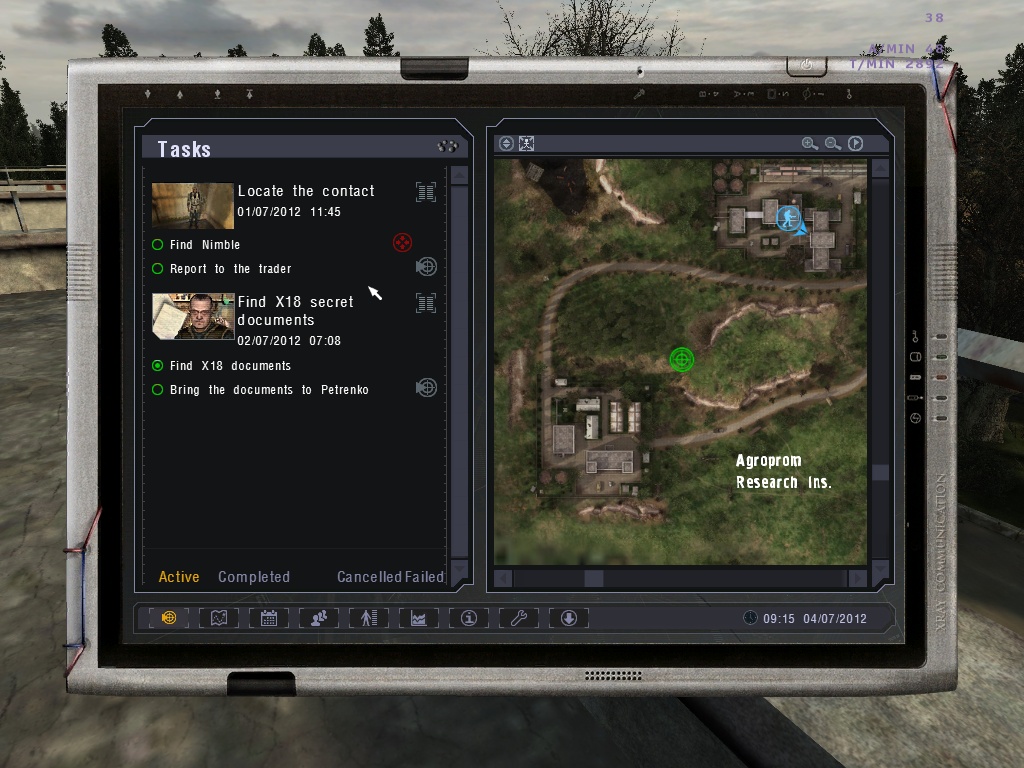Show the Report to the trader map location
Viewport: 1024px width, 768px height.
[426, 267]
